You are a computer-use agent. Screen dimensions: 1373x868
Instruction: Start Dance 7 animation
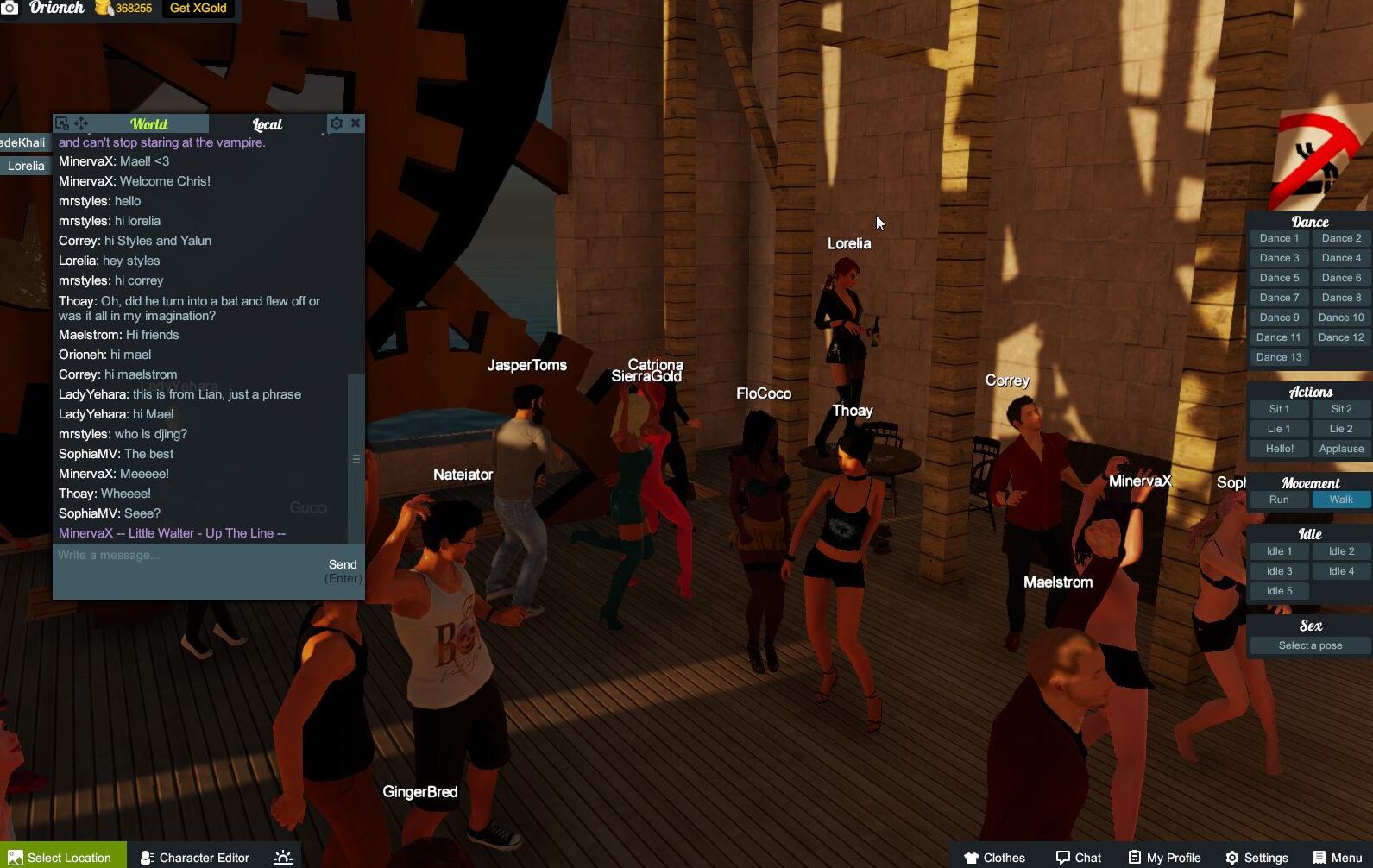[1278, 297]
